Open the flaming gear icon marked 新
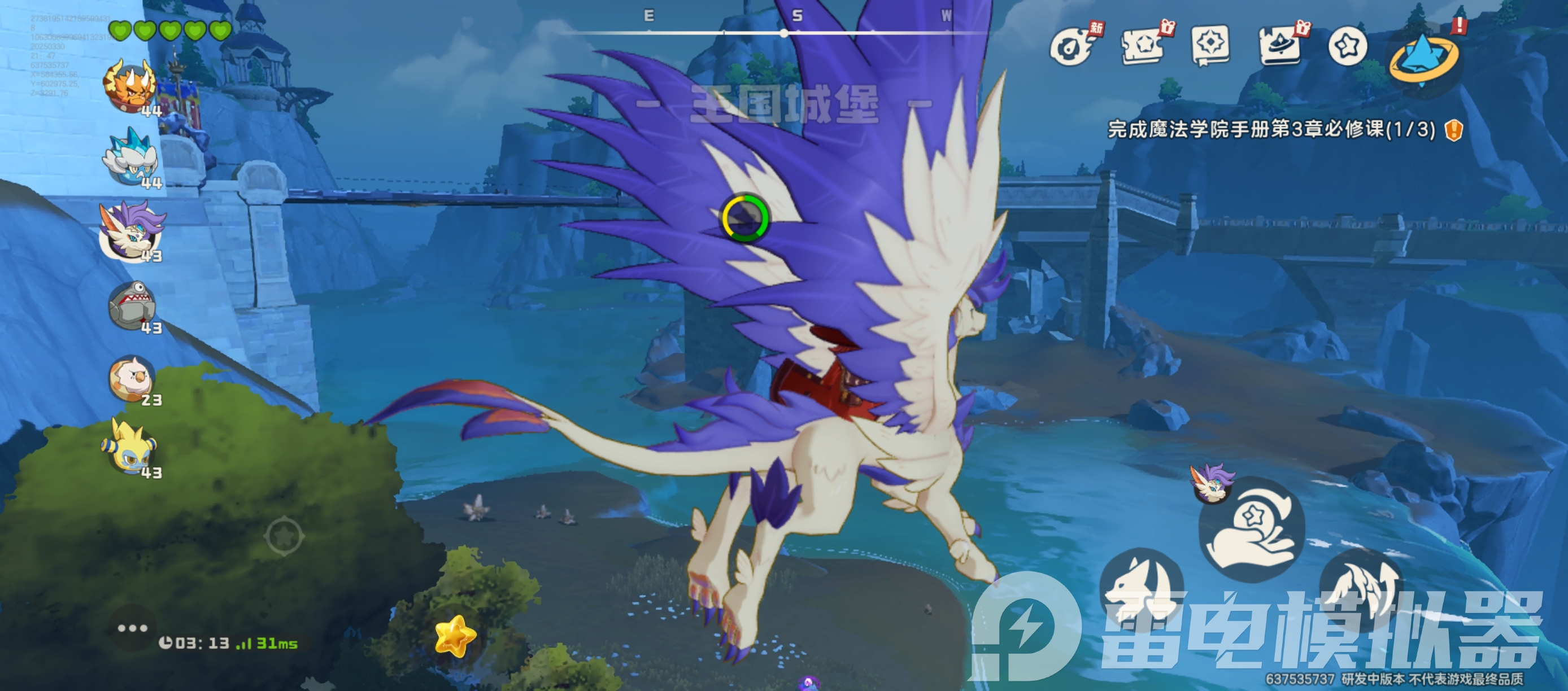1568x691 pixels. coord(1073,46)
